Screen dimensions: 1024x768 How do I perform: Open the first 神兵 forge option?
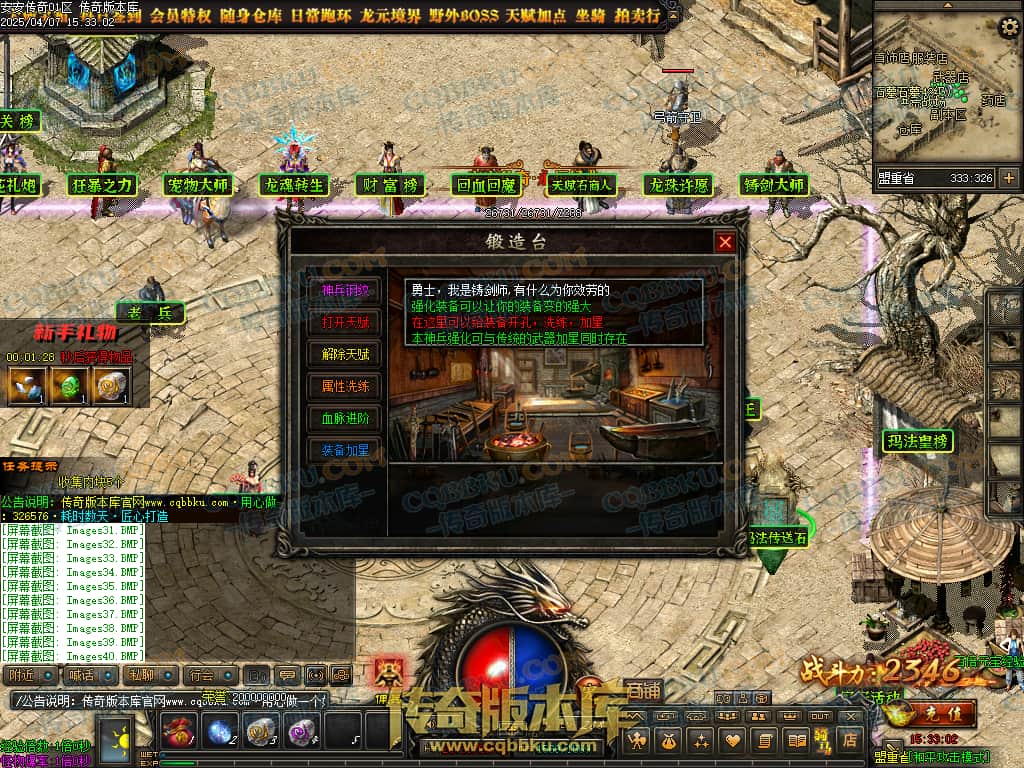click(345, 290)
